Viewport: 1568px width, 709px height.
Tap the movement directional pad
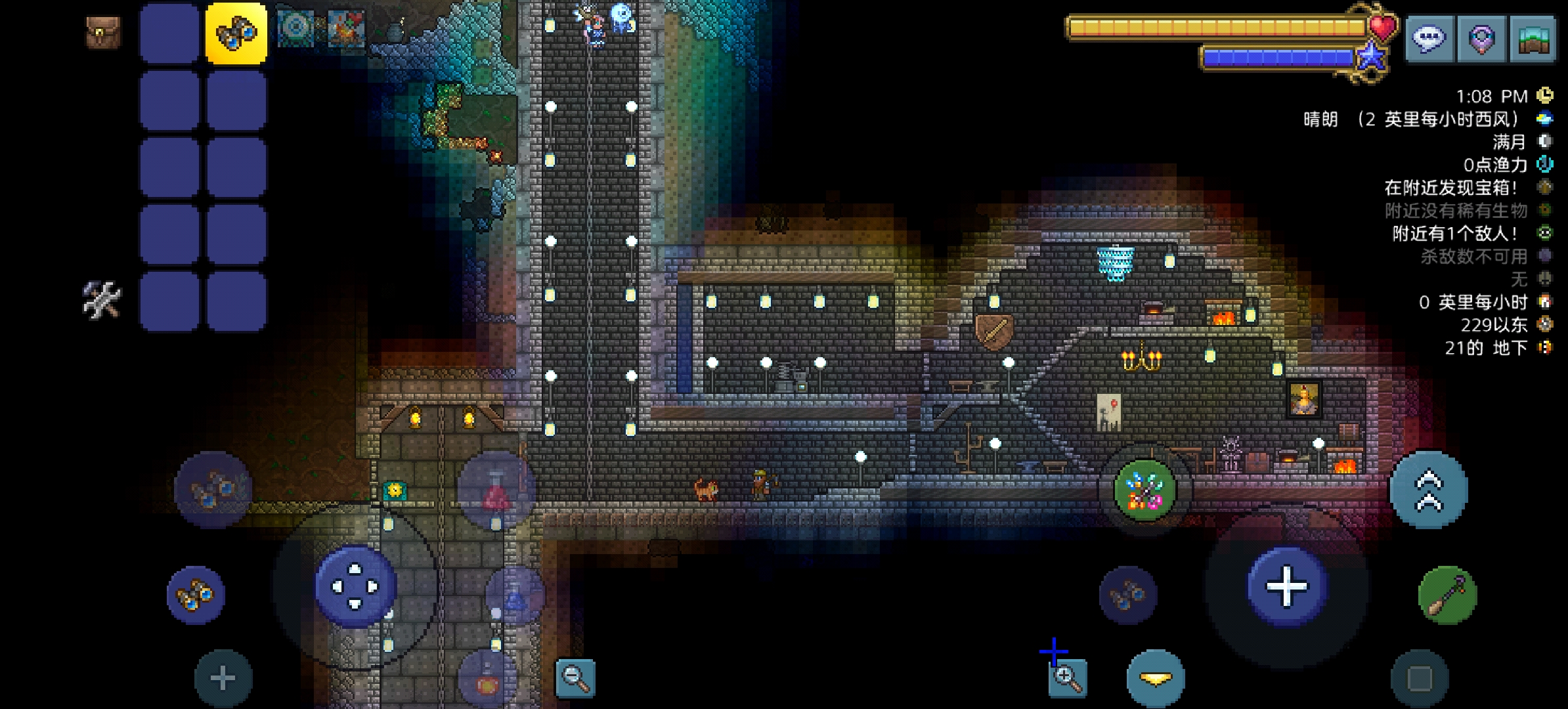click(x=355, y=586)
